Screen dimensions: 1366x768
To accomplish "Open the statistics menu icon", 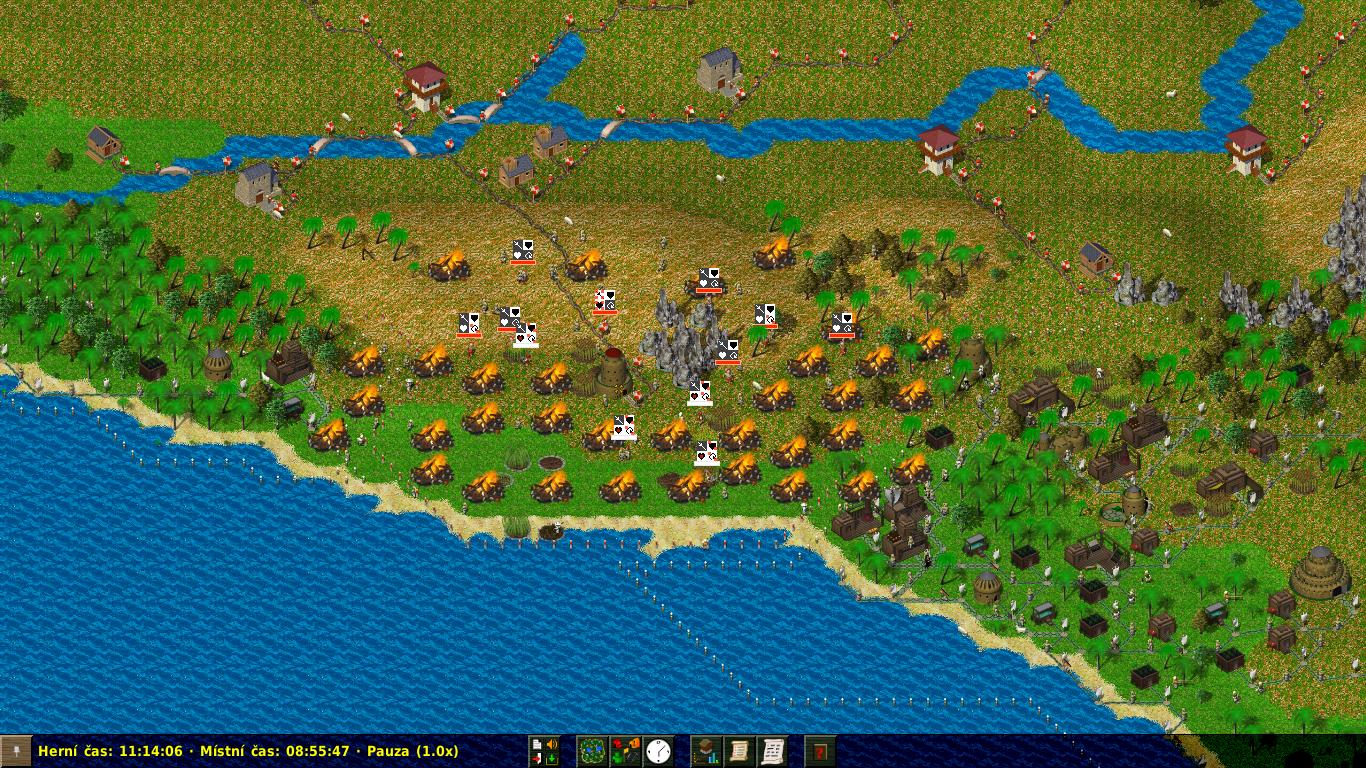I will point(707,751).
